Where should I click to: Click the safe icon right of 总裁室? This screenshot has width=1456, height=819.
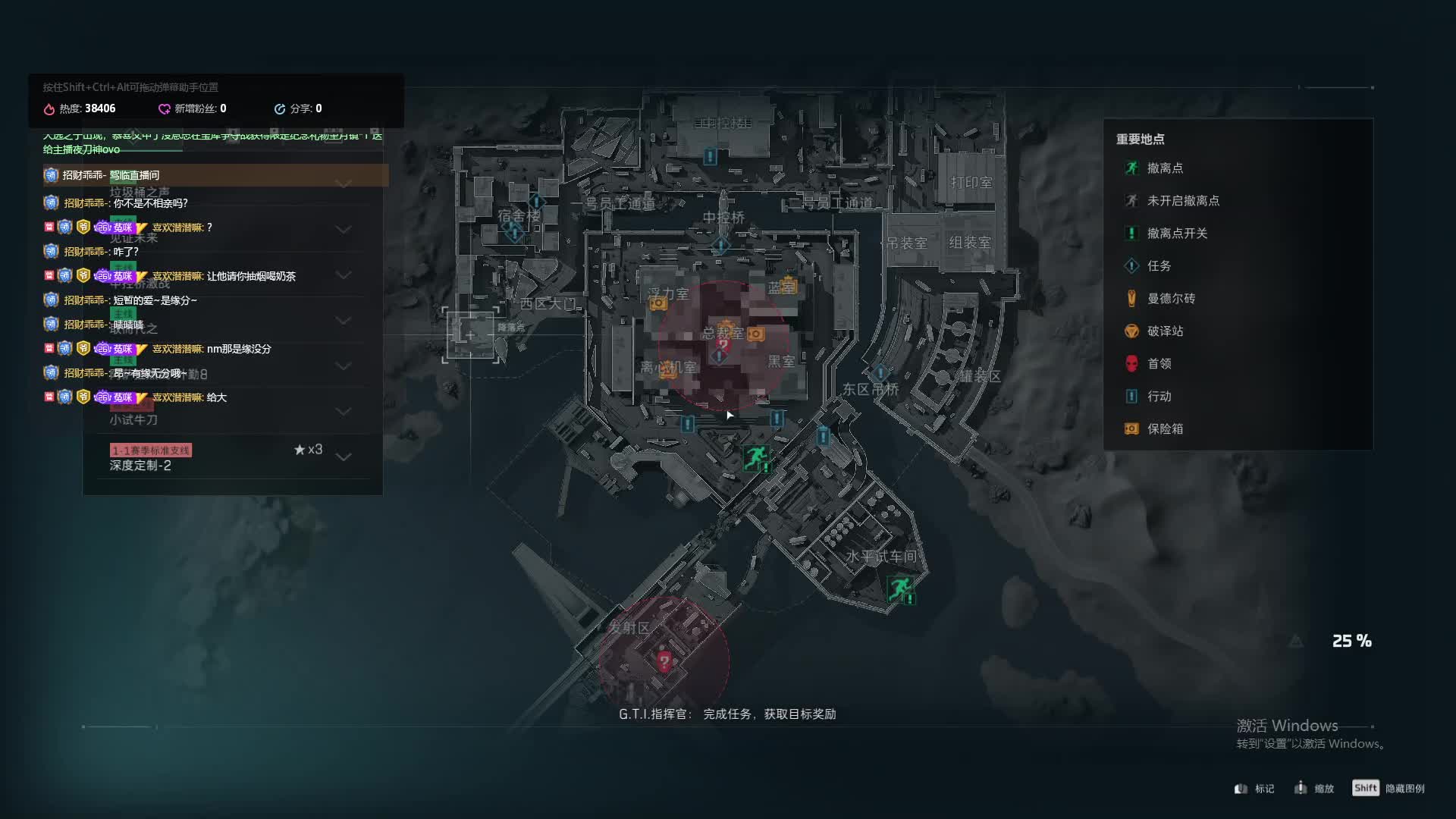pyautogui.click(x=755, y=334)
